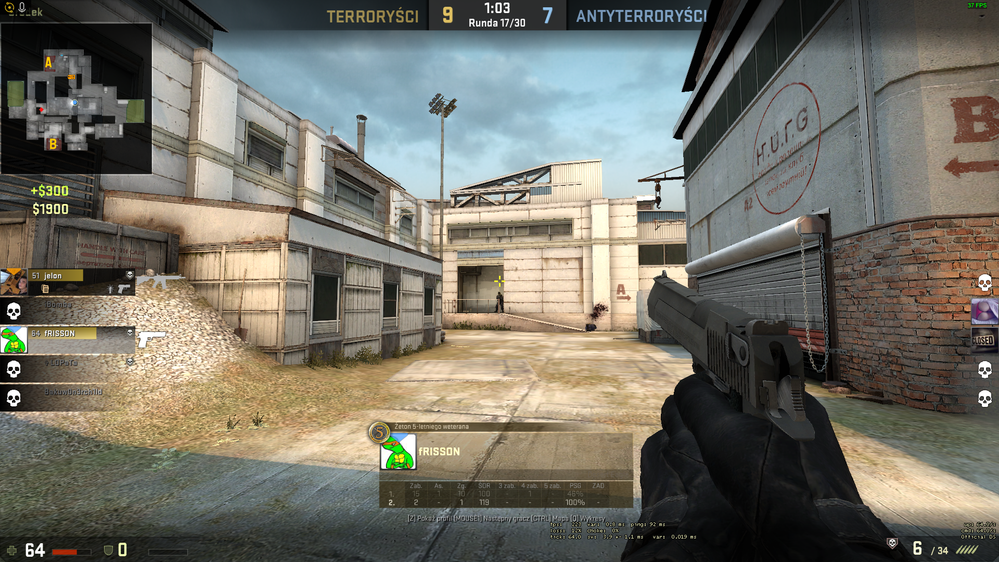Click the microphone icon above the radar

coord(22,8)
